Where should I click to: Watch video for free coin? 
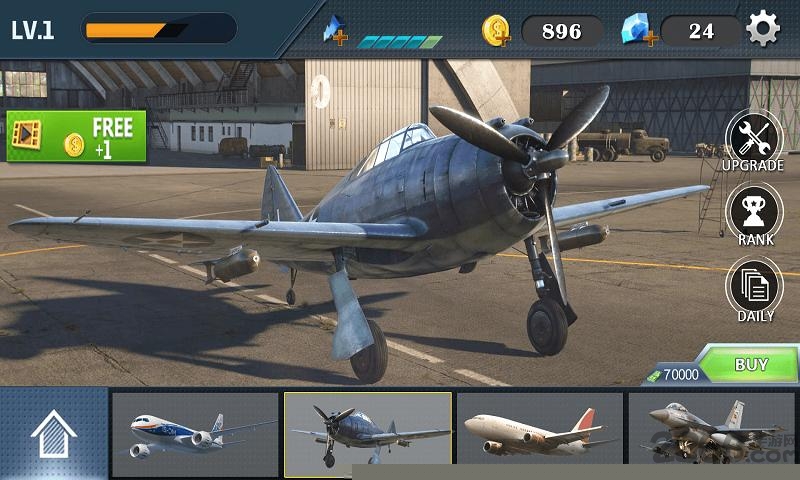click(x=76, y=136)
